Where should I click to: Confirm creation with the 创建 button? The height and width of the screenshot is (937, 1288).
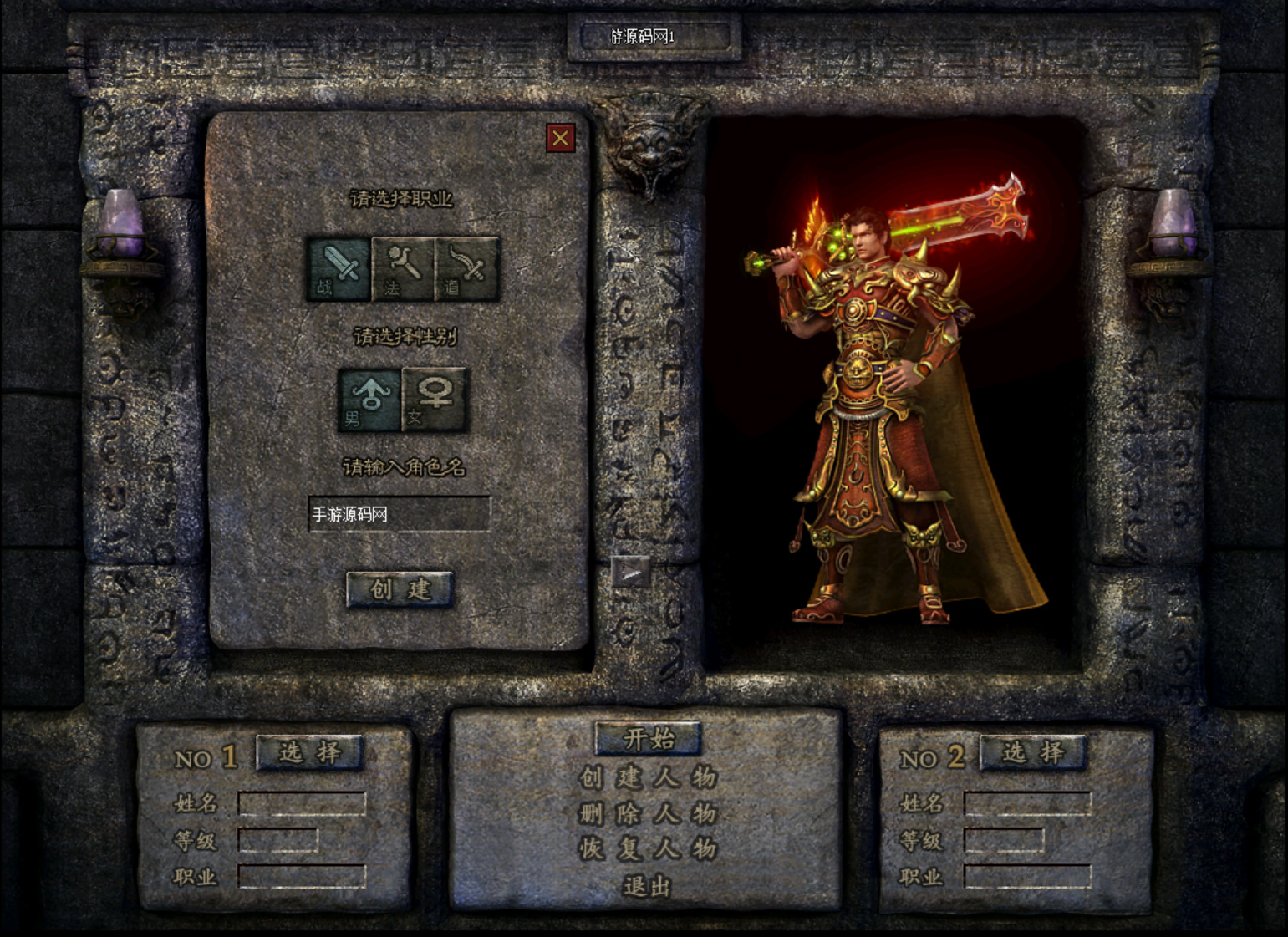[400, 589]
